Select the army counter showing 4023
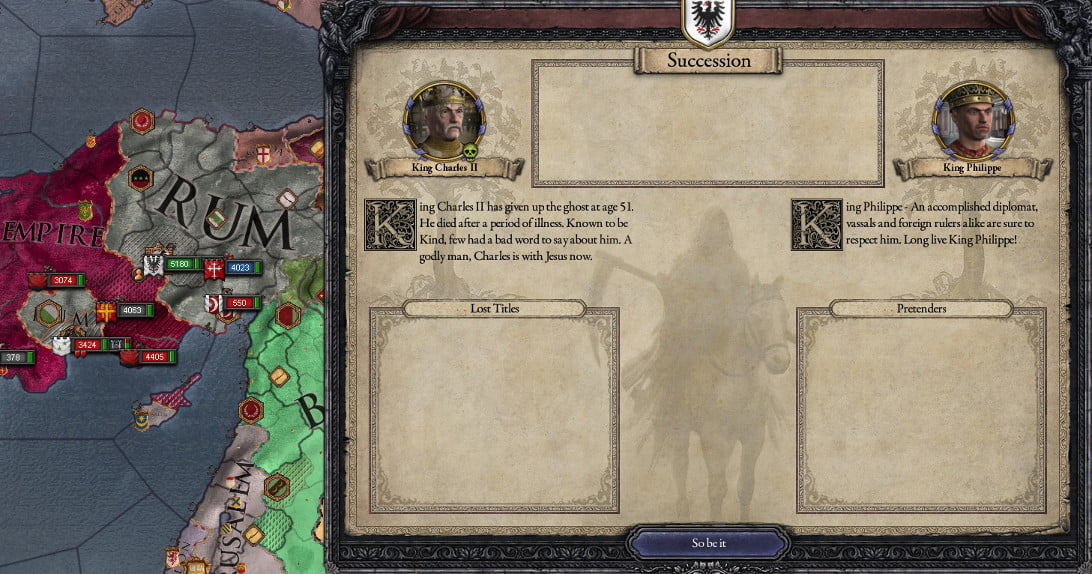Screen dimensions: 1092x574 [238, 268]
